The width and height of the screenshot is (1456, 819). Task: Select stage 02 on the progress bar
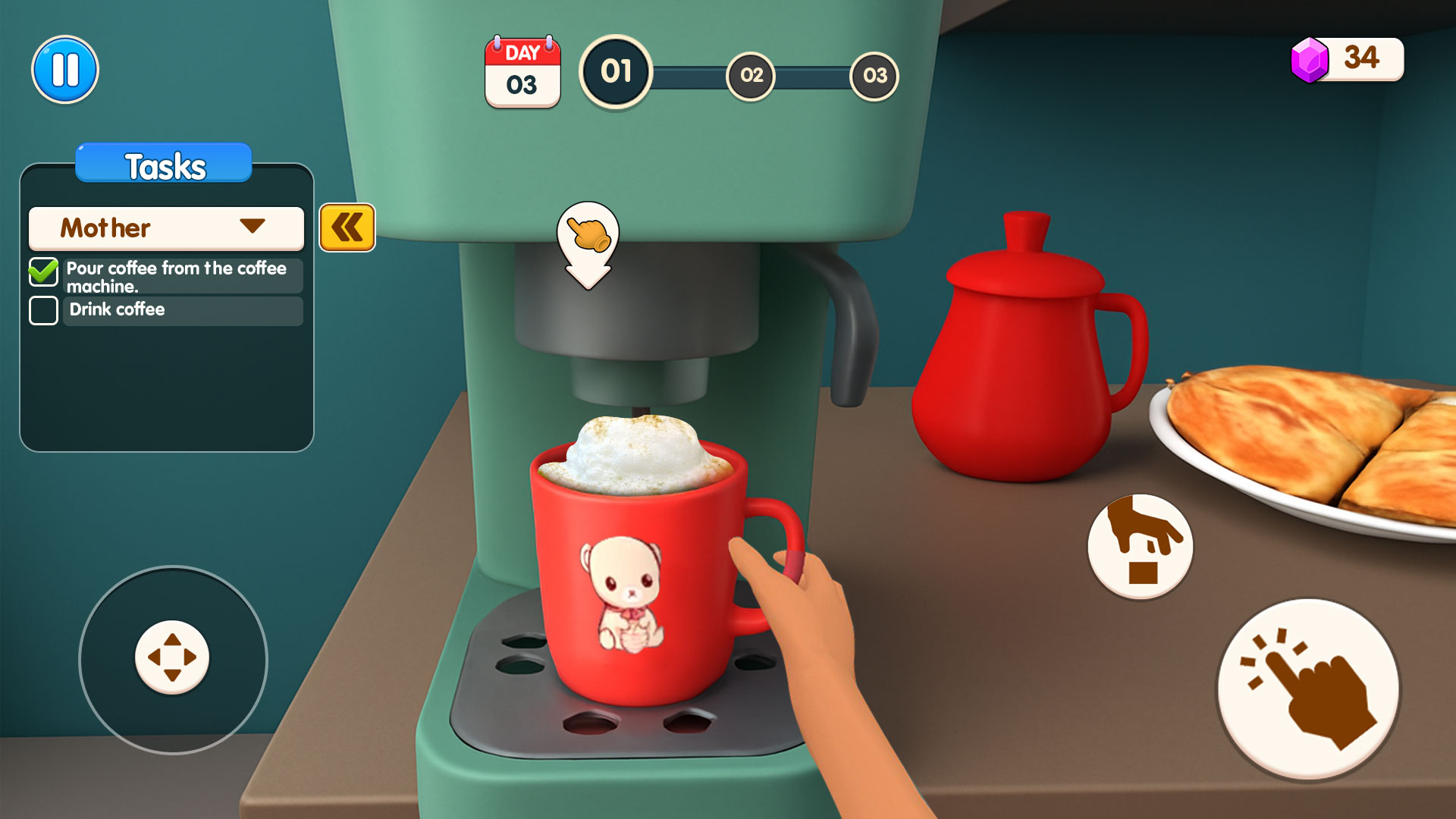(x=751, y=76)
